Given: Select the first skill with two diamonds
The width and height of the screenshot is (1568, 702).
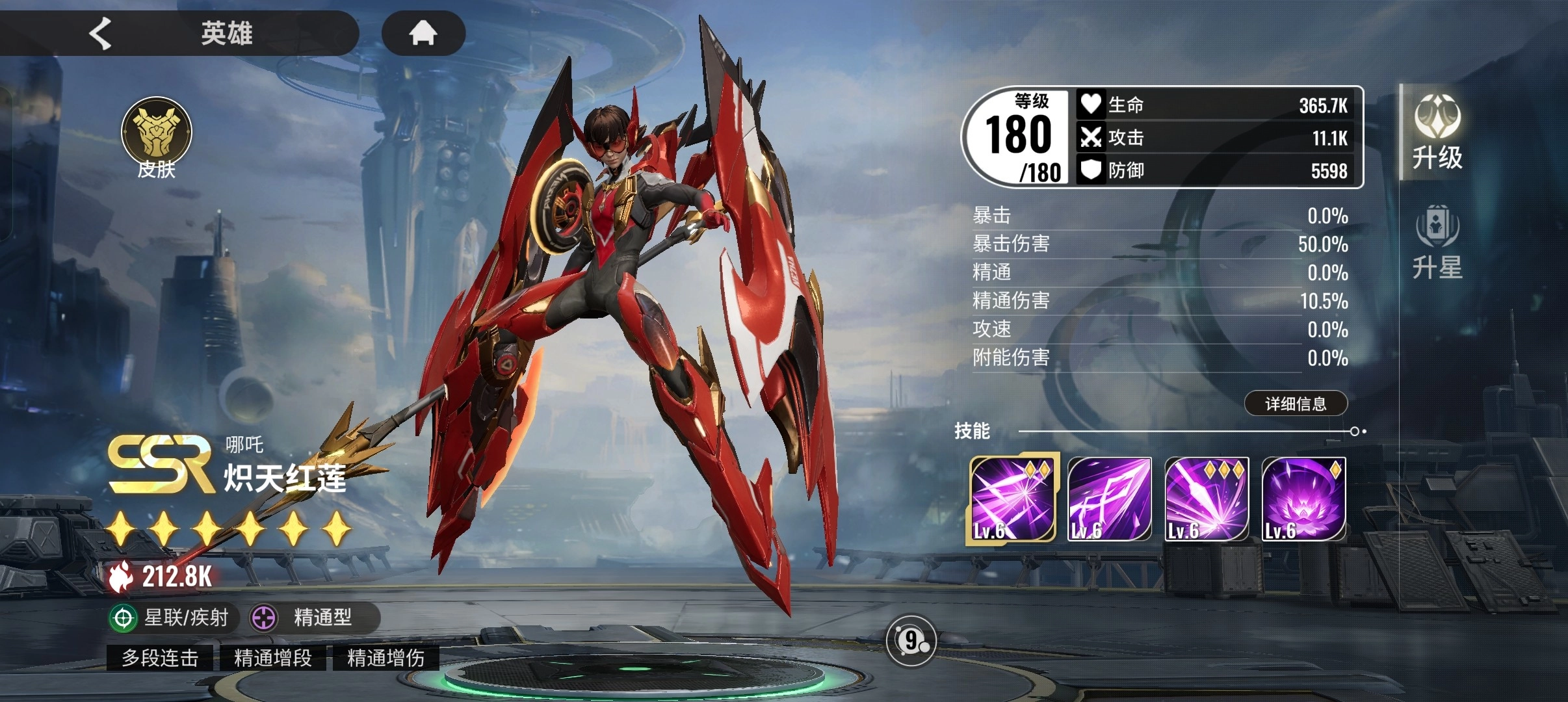Looking at the screenshot, I should coord(1012,499).
